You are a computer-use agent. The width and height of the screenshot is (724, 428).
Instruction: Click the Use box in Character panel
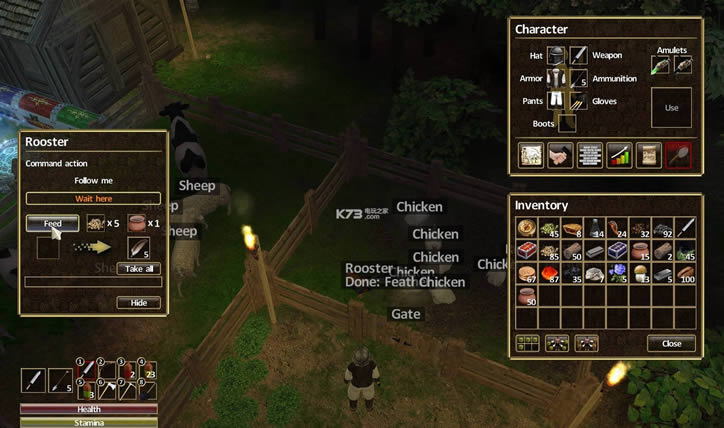click(671, 108)
